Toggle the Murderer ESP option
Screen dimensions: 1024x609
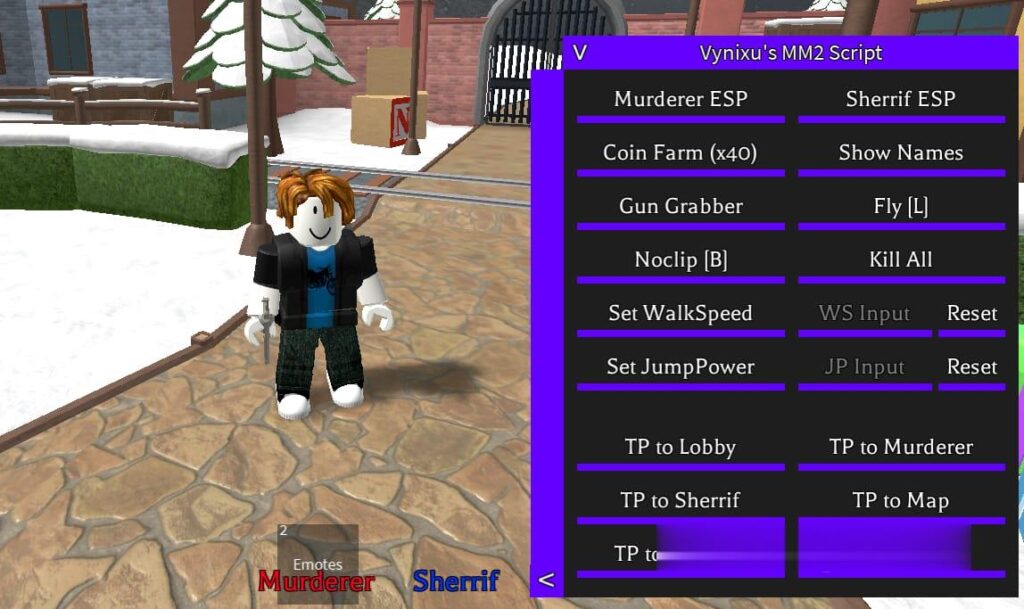680,100
